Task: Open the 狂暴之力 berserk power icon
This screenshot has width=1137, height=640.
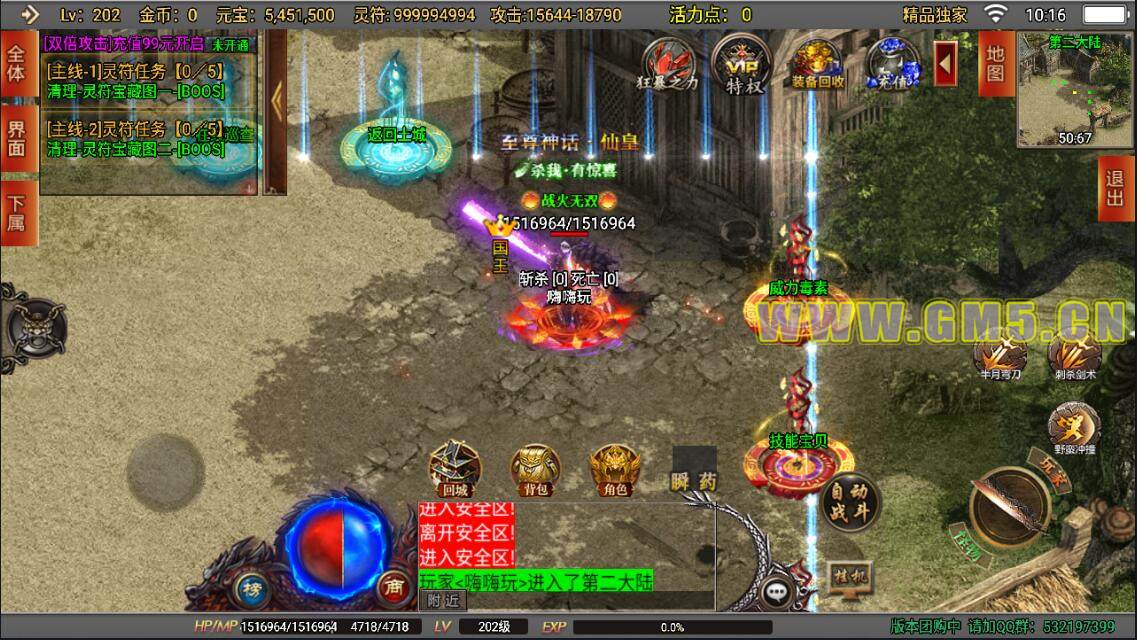Action: click(x=669, y=63)
